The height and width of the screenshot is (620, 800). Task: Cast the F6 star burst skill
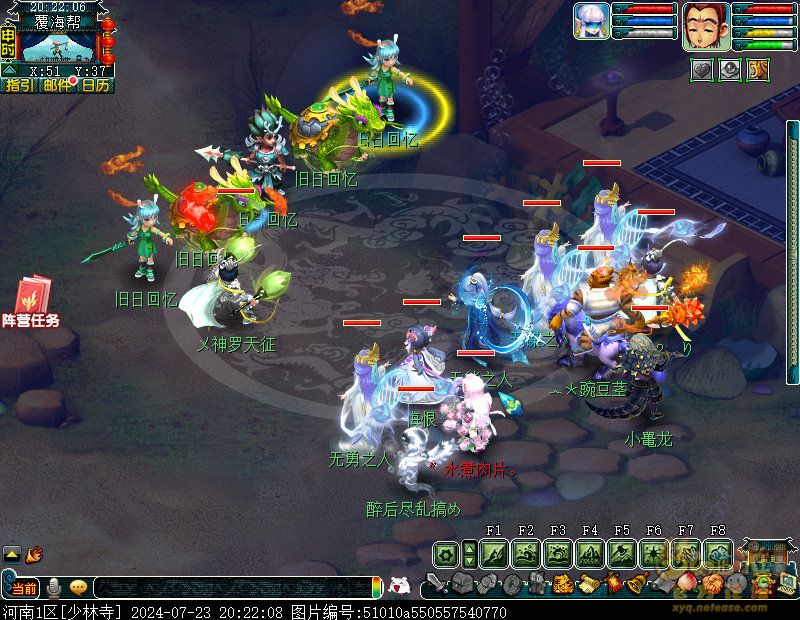pyautogui.click(x=654, y=553)
